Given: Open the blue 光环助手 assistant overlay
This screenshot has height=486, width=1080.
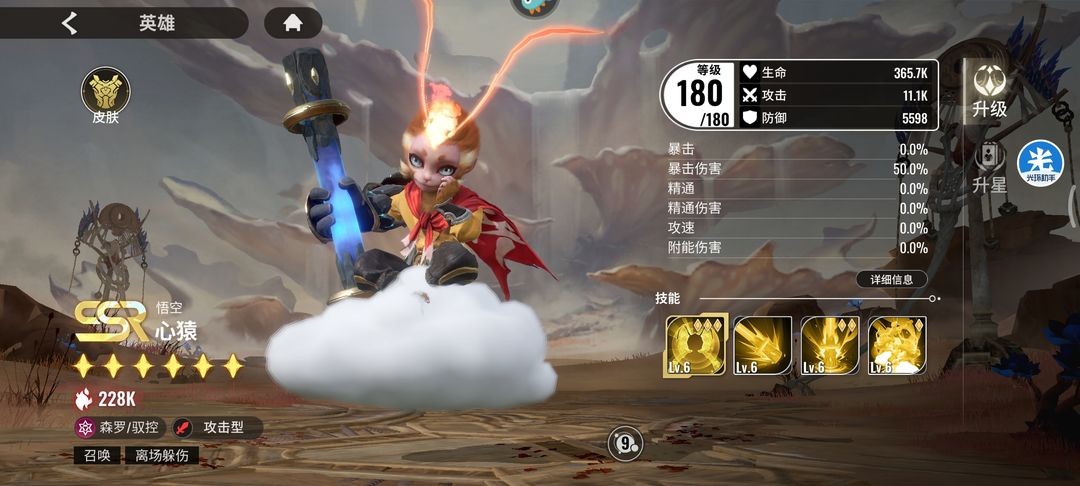Looking at the screenshot, I should tap(1040, 164).
